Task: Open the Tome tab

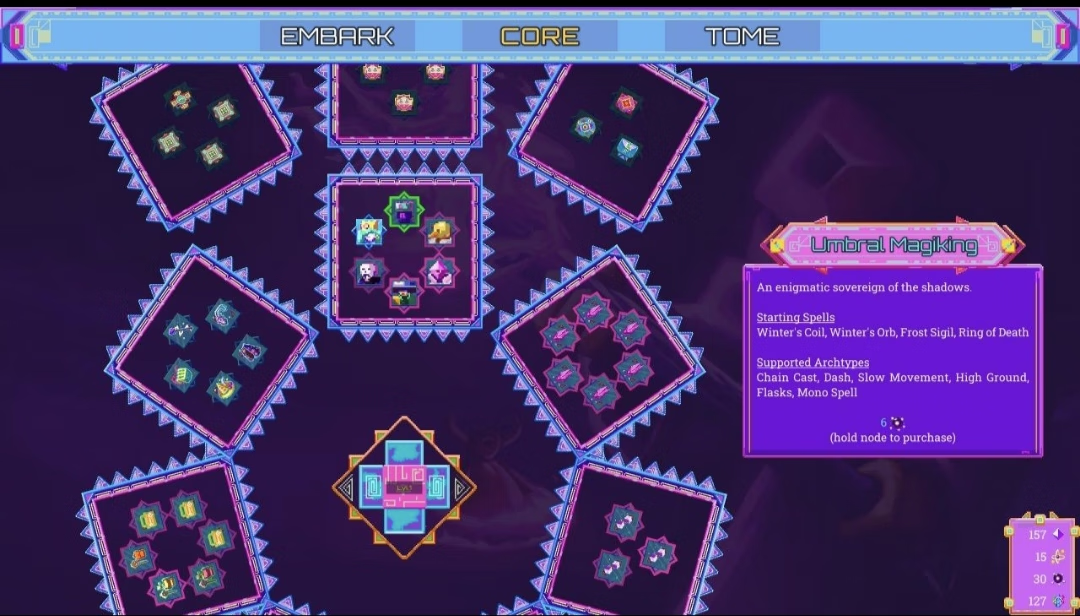Action: click(741, 36)
